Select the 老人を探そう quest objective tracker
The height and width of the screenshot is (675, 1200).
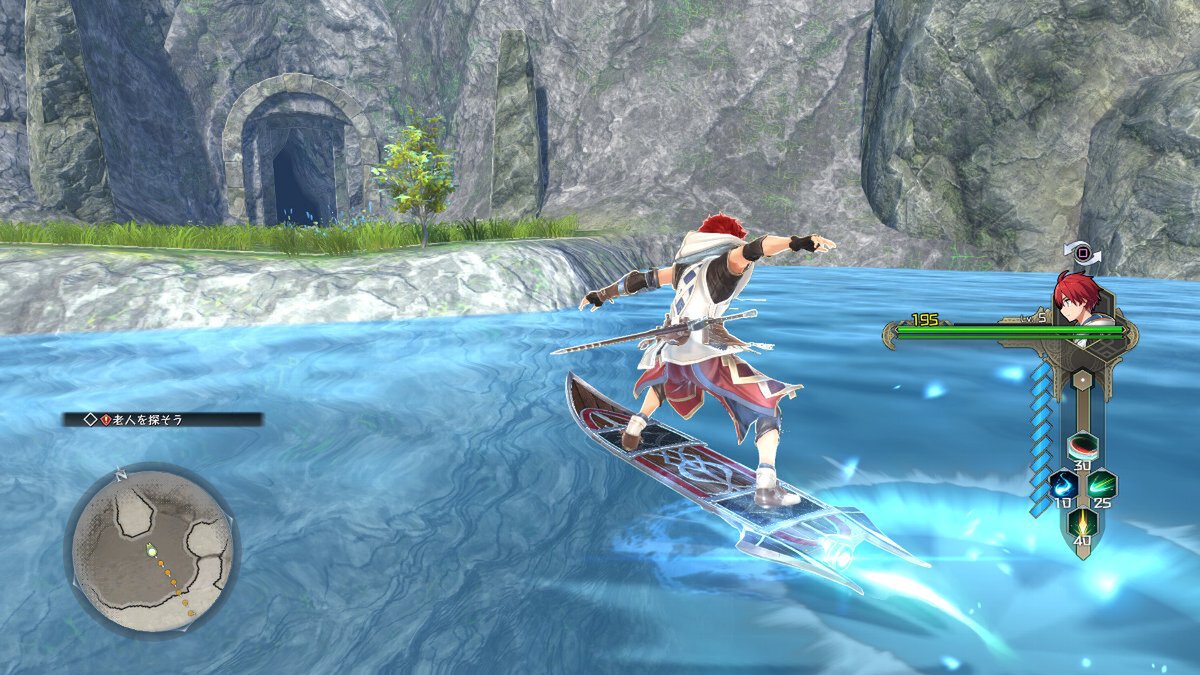click(163, 420)
